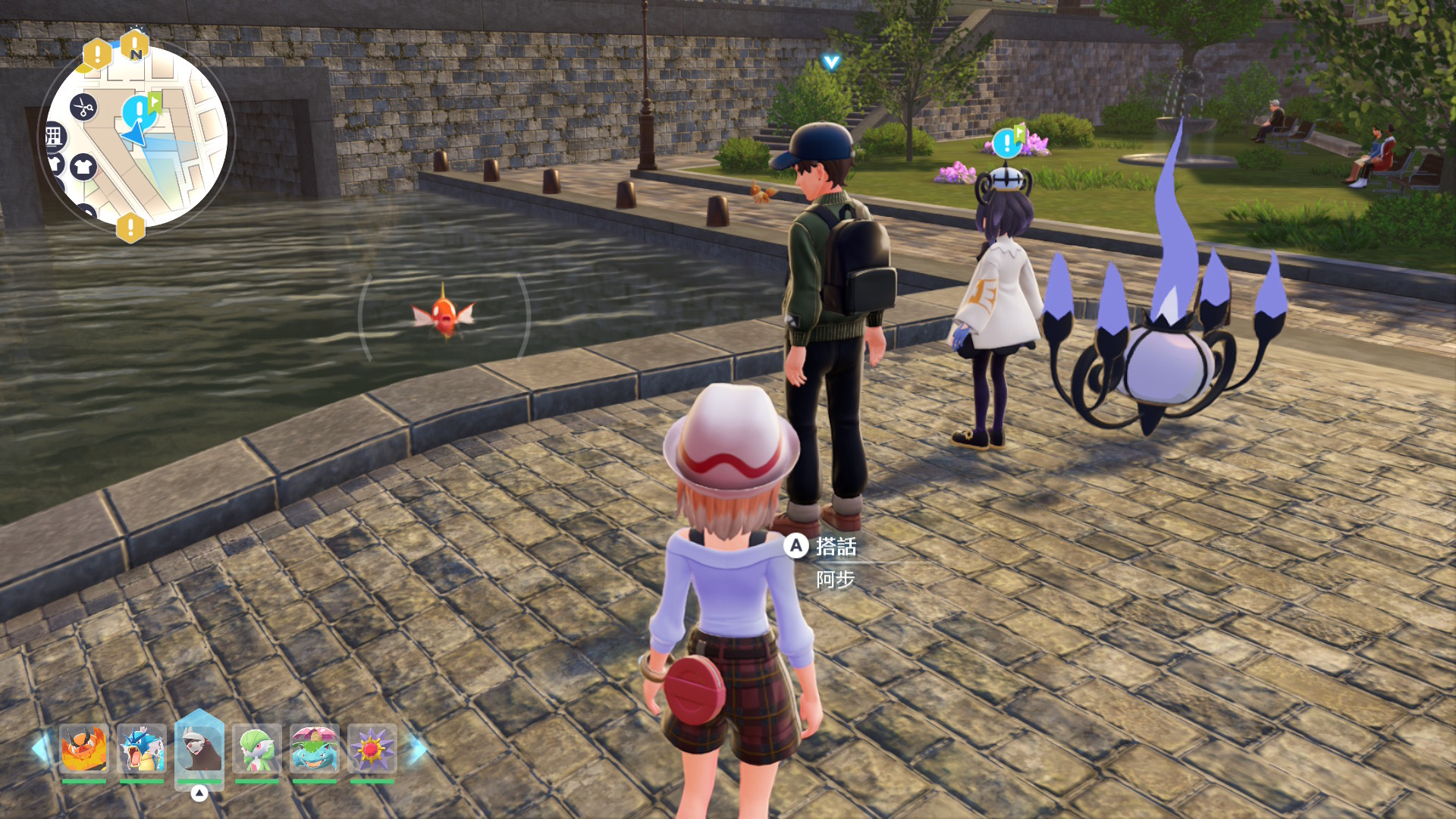Click the blue exclamation quest marker on minimap
This screenshot has width=1456, height=819.
(138, 111)
